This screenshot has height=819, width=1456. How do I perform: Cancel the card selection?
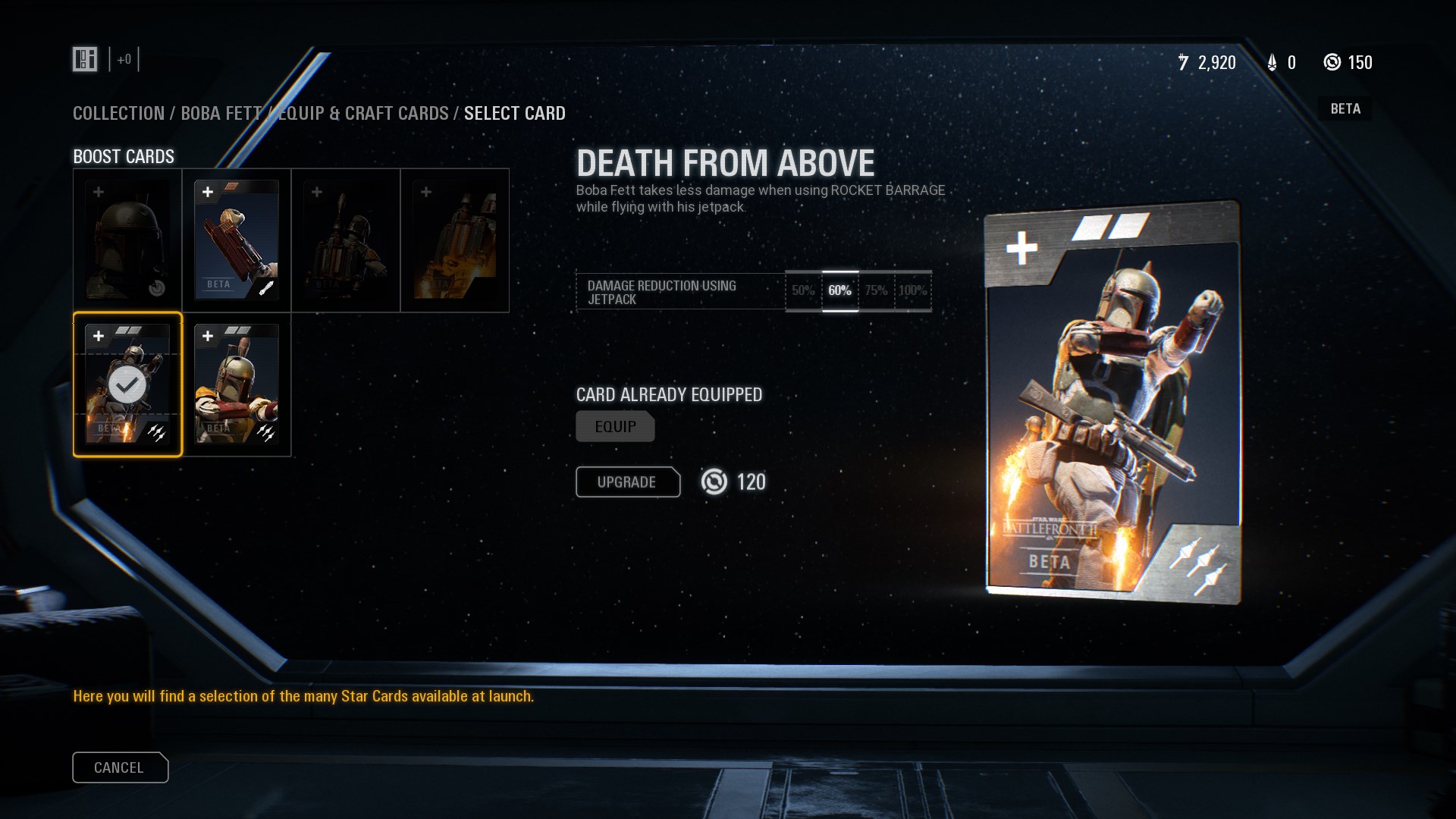click(120, 767)
